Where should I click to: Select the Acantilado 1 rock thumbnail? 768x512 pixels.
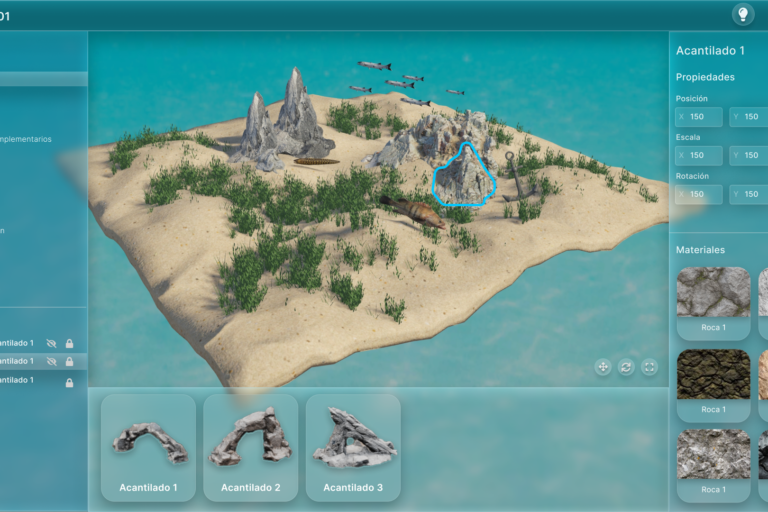(149, 445)
